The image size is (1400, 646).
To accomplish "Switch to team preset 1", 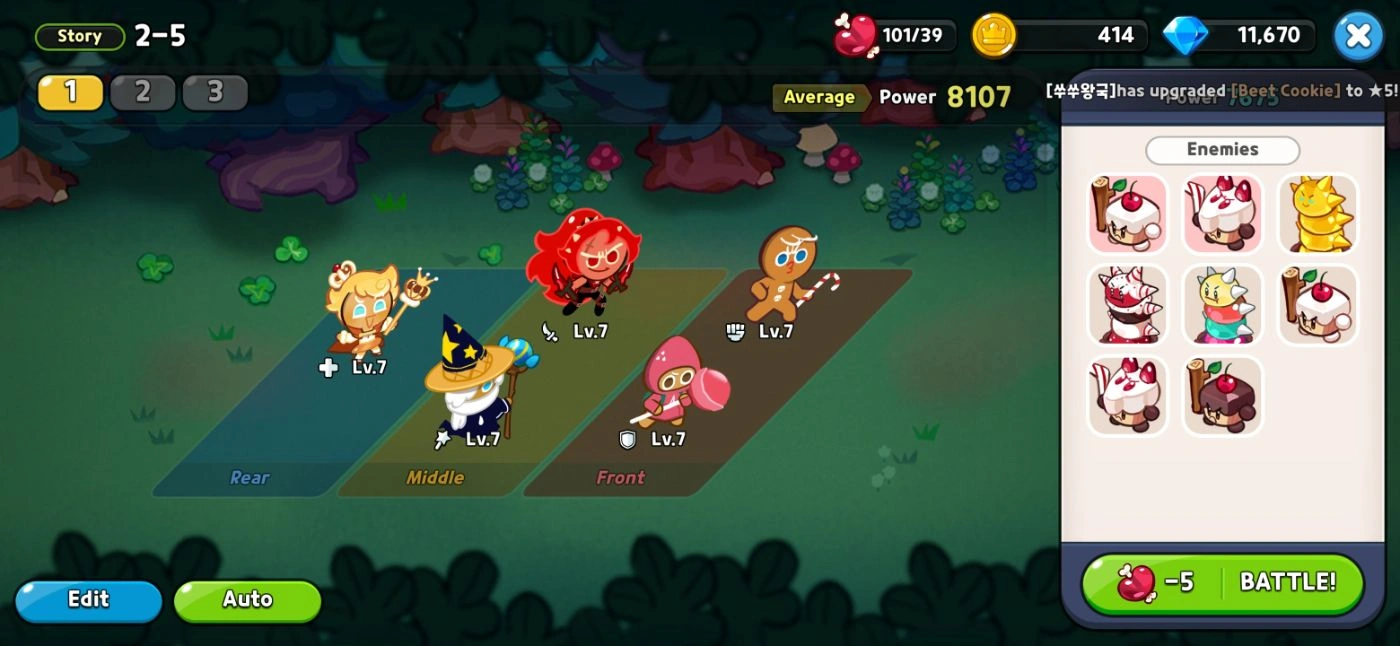I will point(70,92).
